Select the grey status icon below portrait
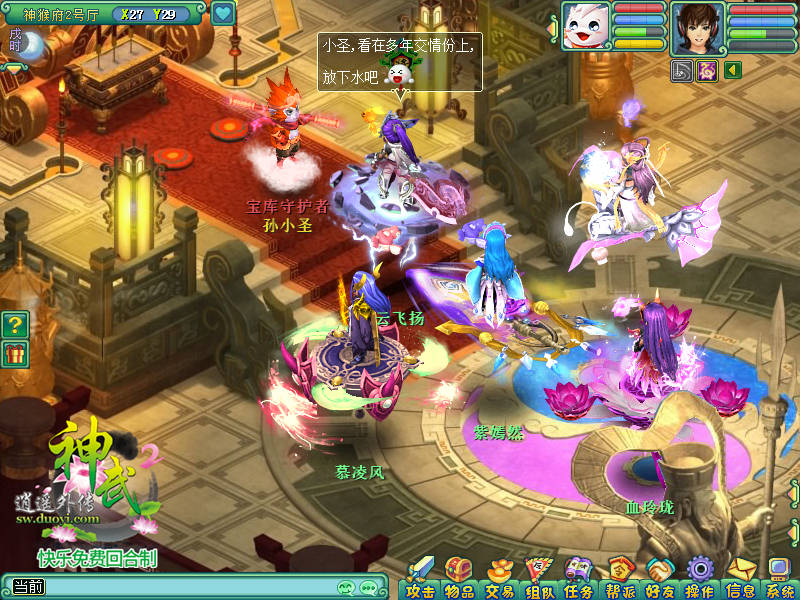This screenshot has height=600, width=800. 683,70
